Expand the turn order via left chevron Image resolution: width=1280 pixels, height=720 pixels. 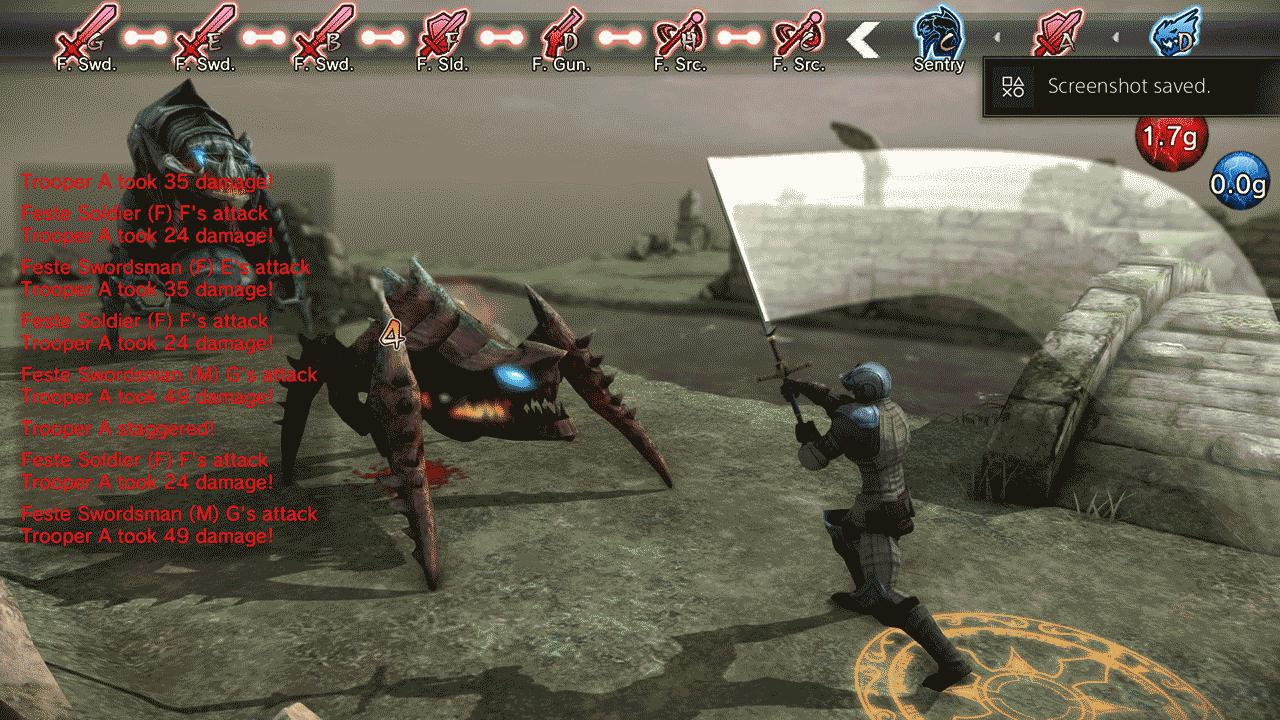coord(862,38)
